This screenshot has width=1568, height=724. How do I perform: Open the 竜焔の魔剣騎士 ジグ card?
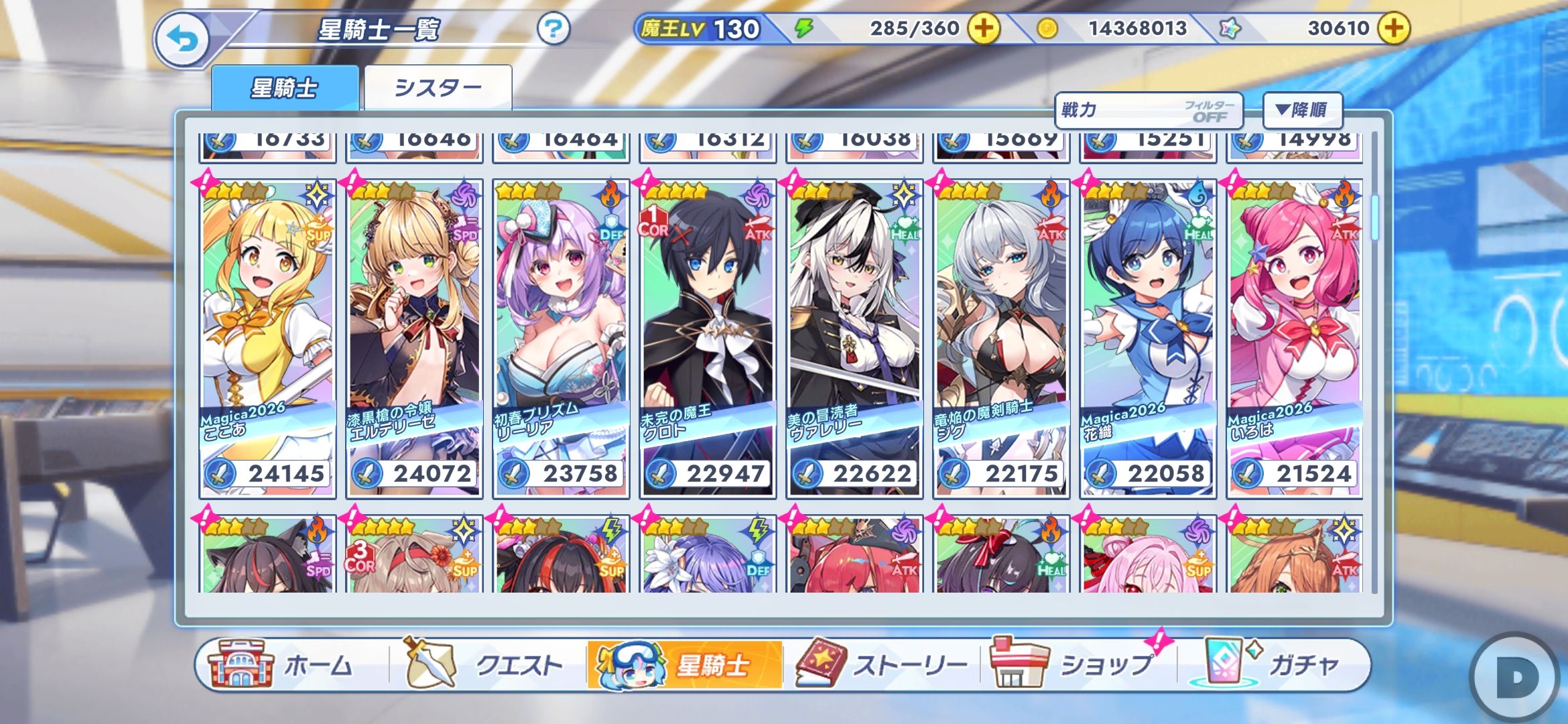(1001, 339)
